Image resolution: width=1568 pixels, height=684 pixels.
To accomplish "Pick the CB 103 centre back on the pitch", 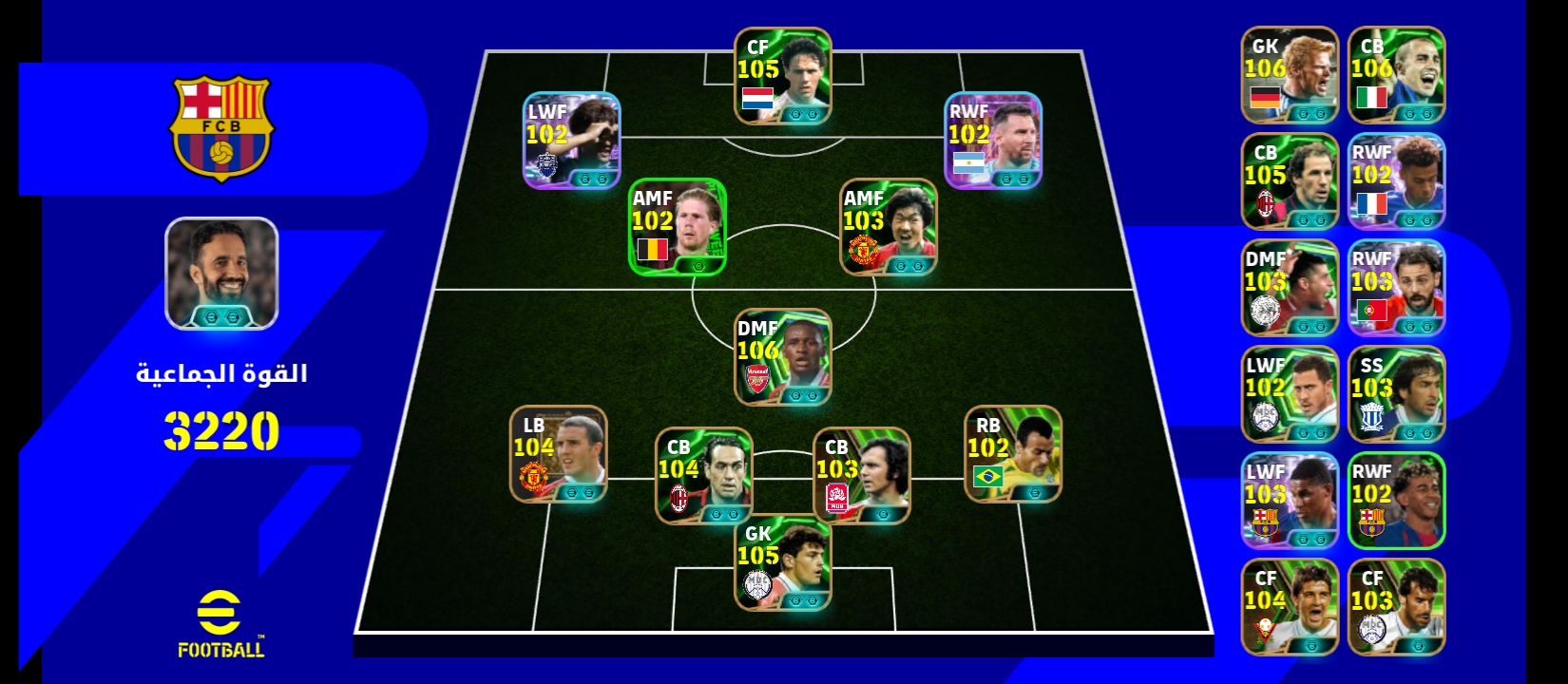I will 861,476.
